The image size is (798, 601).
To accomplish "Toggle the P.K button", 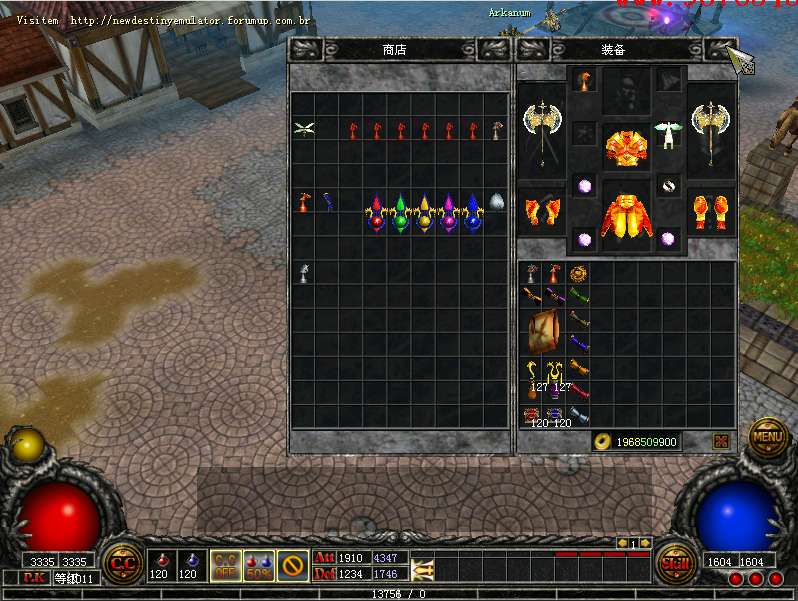I will click(x=33, y=578).
